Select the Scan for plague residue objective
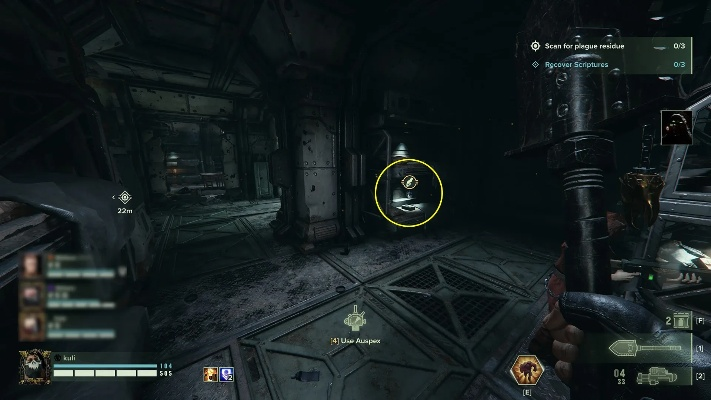Viewport: 711px width, 400px height. point(585,46)
